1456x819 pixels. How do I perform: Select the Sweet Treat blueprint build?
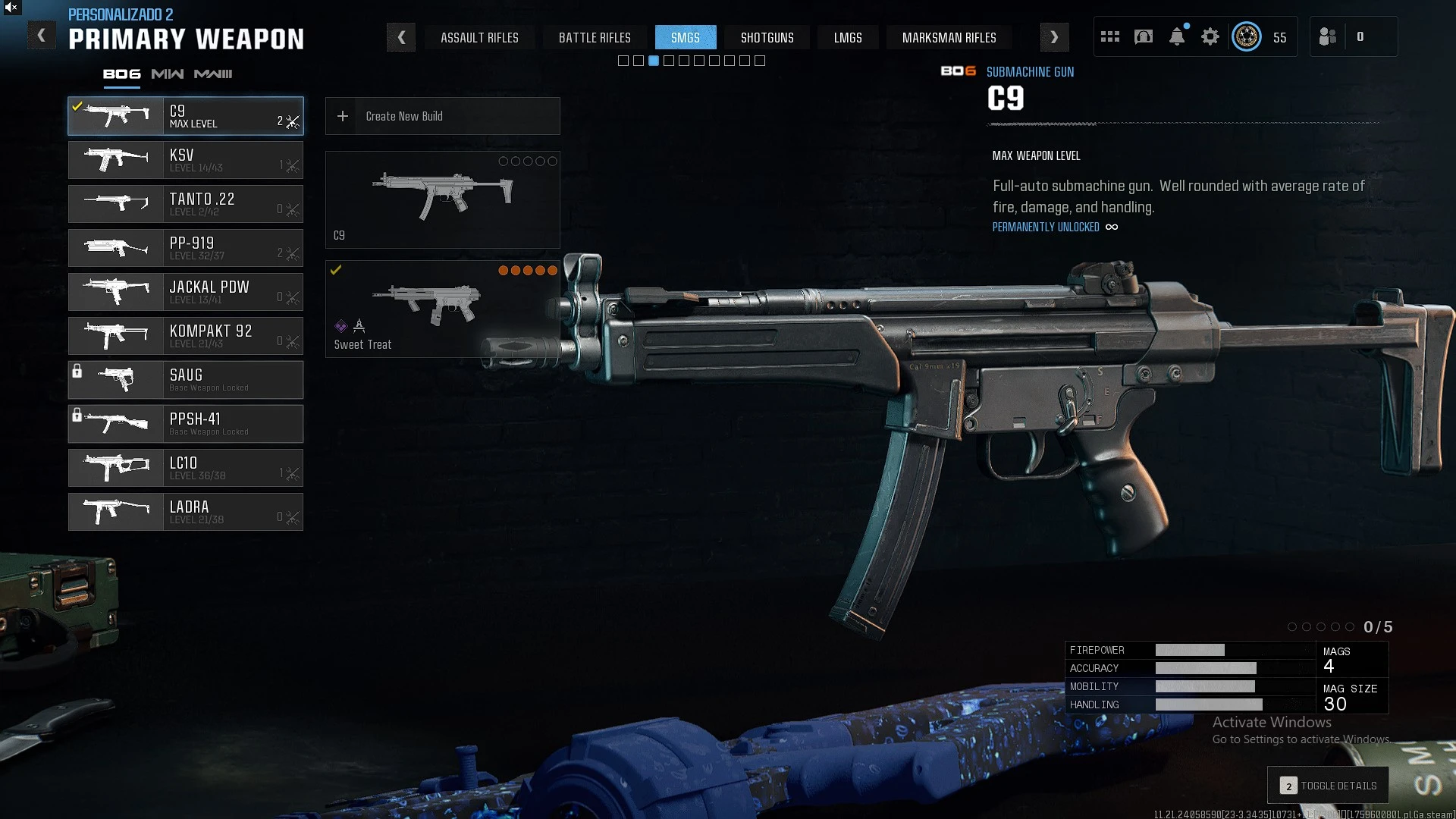[442, 309]
